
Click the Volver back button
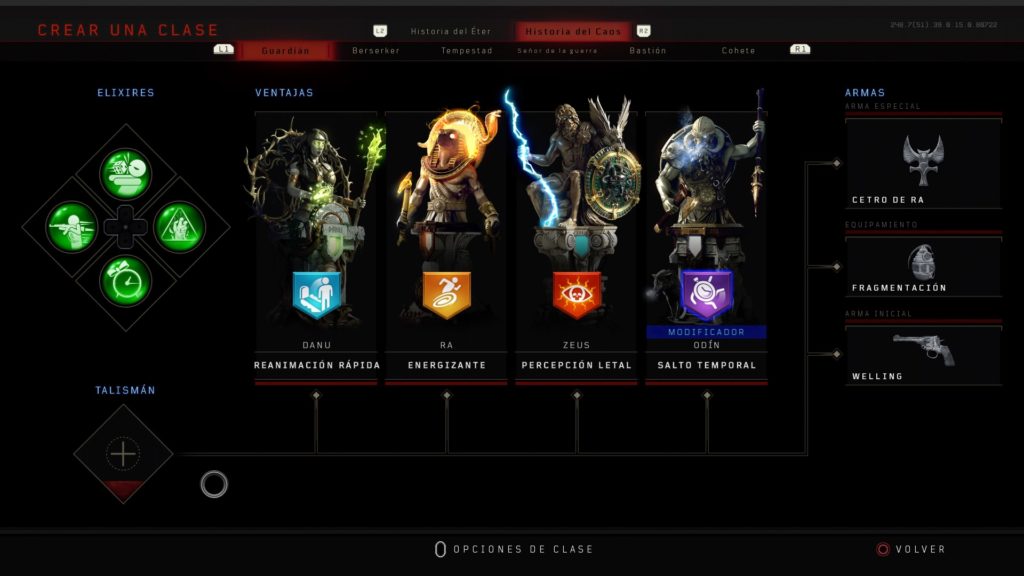pyautogui.click(x=911, y=549)
